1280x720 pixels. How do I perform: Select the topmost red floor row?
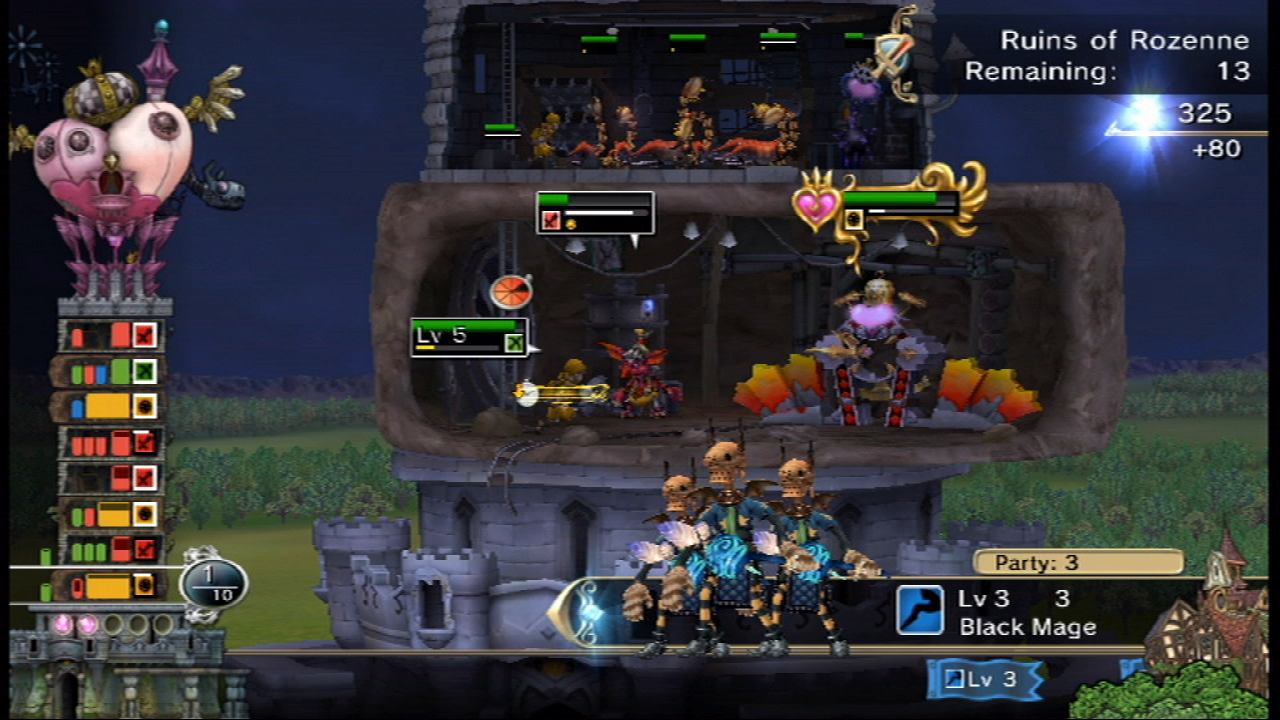point(112,336)
